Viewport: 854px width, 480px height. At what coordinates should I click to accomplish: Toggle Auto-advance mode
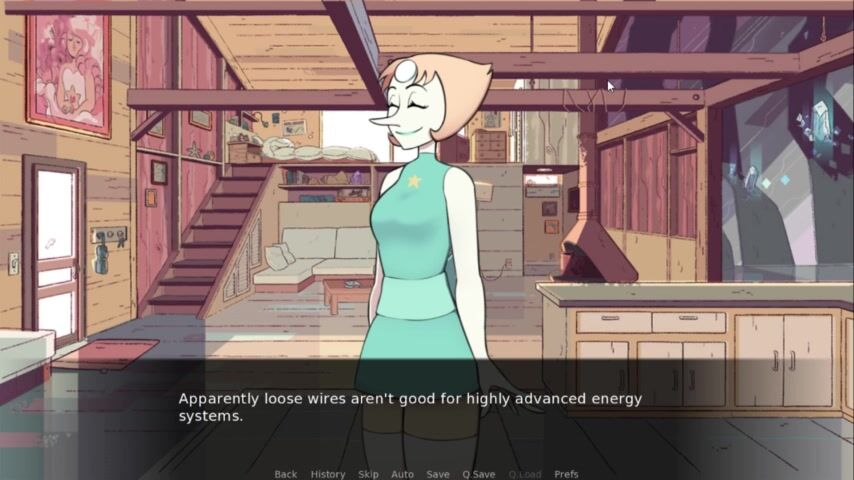point(402,474)
